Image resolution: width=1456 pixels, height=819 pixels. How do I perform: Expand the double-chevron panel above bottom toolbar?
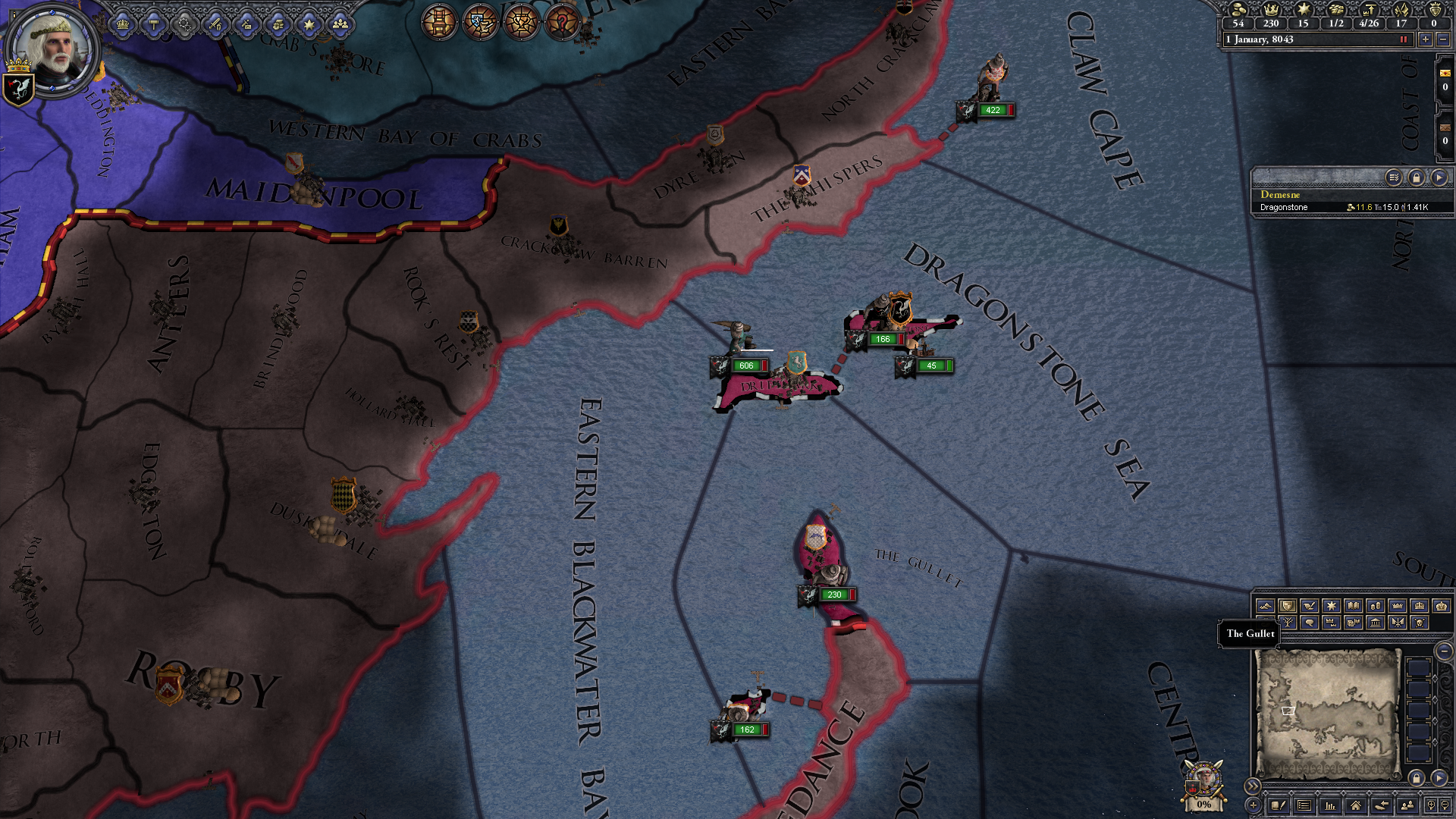(x=1254, y=786)
